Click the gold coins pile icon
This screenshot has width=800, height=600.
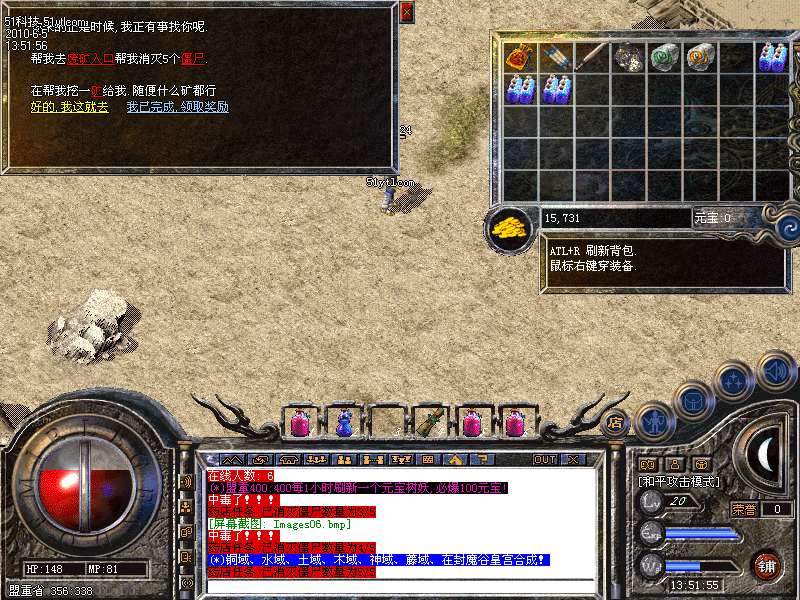(510, 227)
